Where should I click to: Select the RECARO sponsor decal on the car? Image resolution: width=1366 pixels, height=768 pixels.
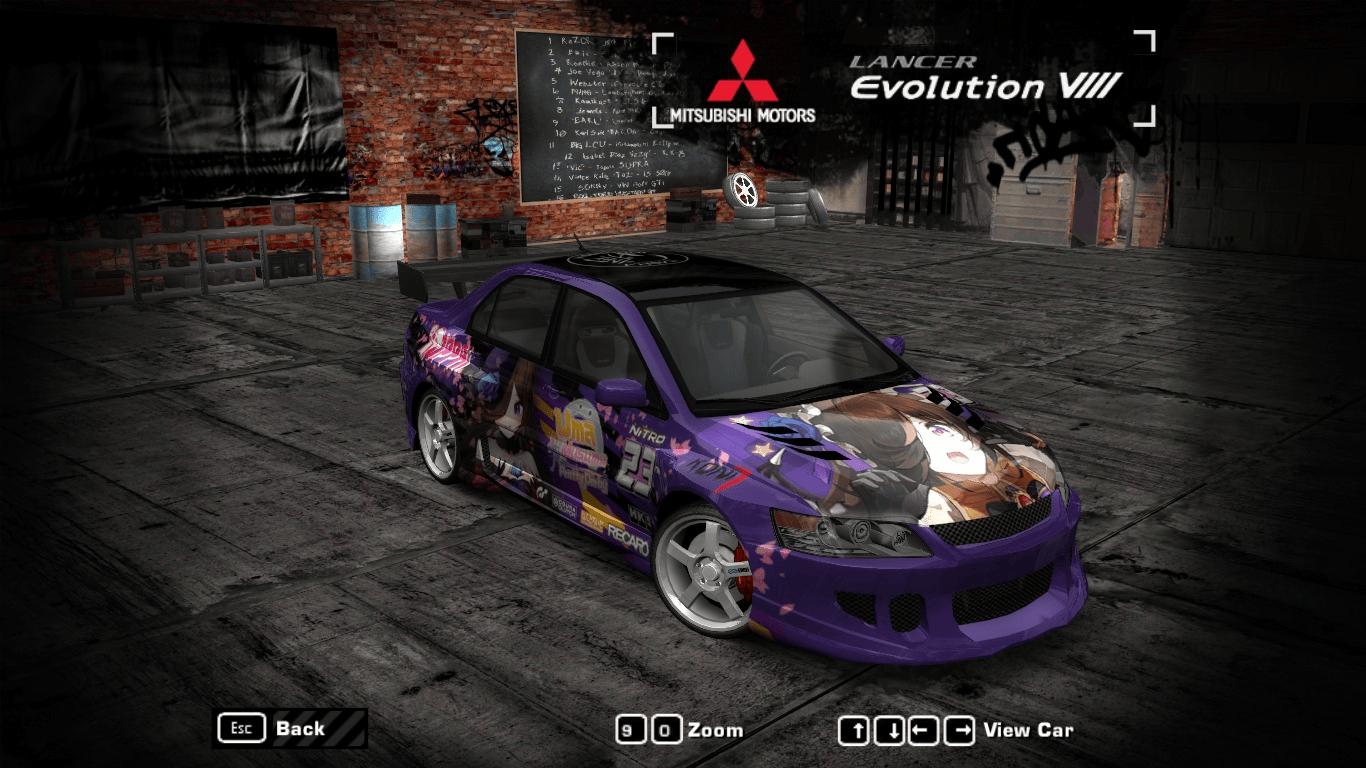click(x=629, y=539)
